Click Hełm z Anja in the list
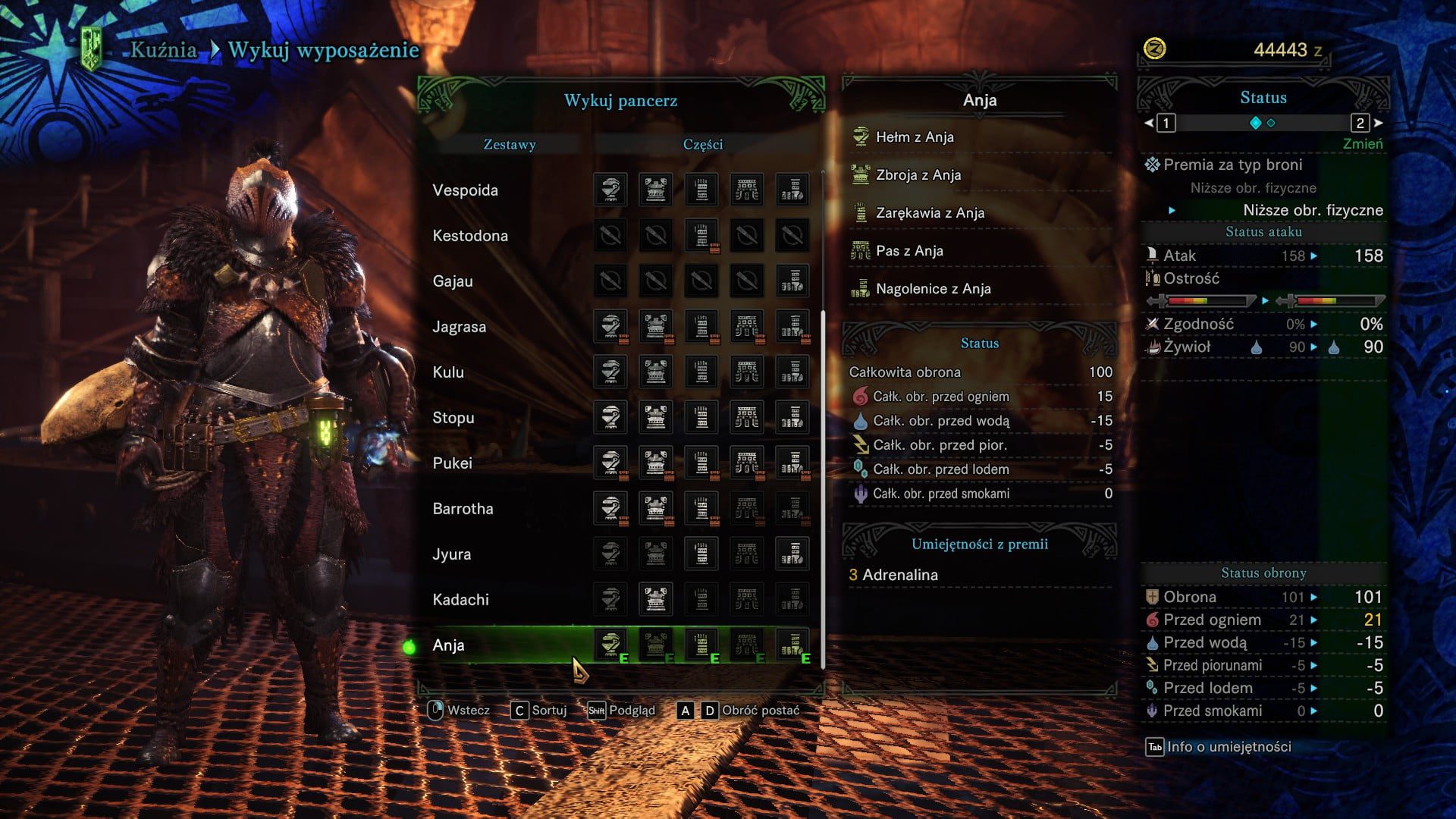The width and height of the screenshot is (1456, 819). click(x=915, y=137)
